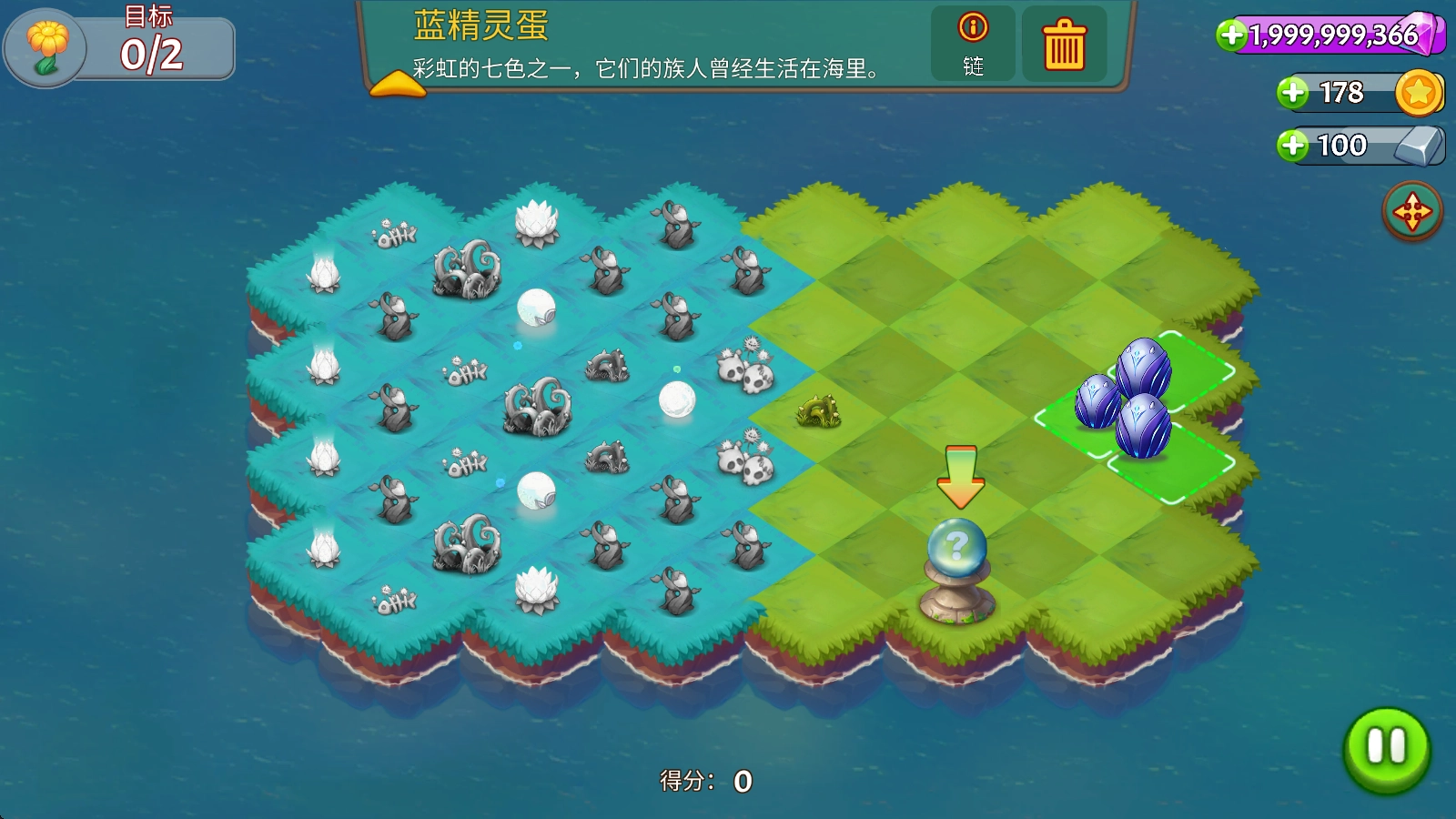Open the 链 (chain) info panel
The width and height of the screenshot is (1456, 819).
coord(972,45)
